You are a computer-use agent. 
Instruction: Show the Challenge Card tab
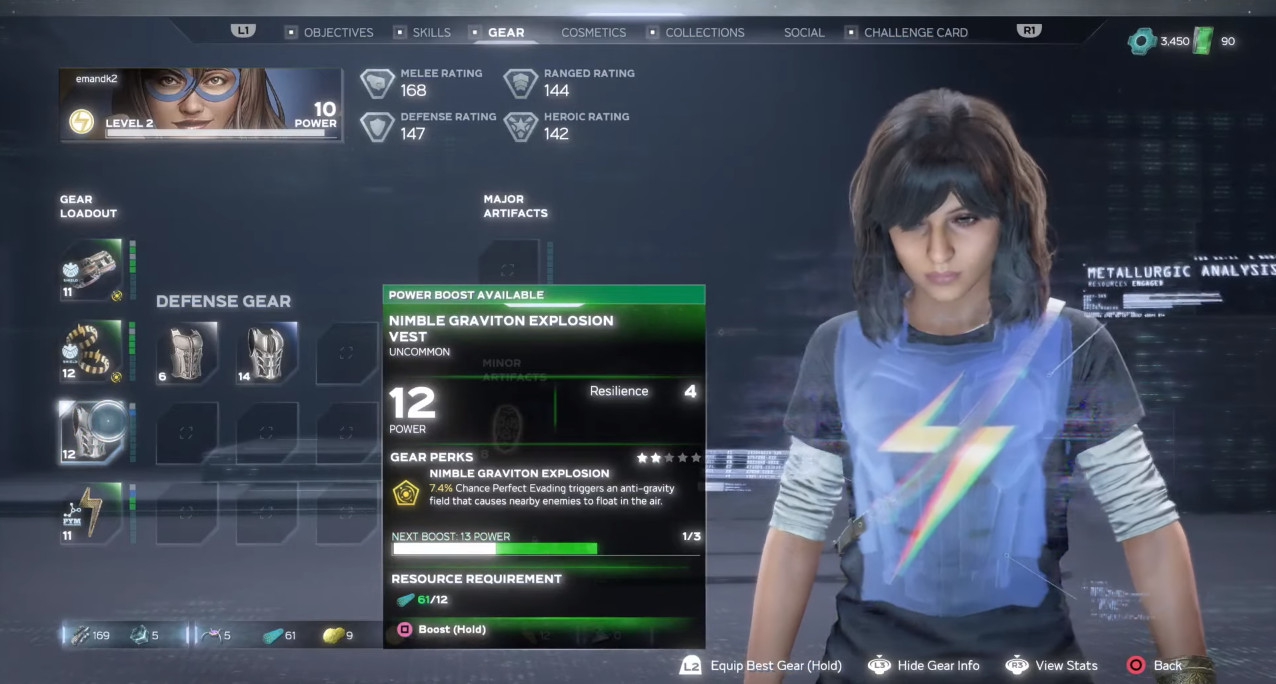tap(915, 32)
